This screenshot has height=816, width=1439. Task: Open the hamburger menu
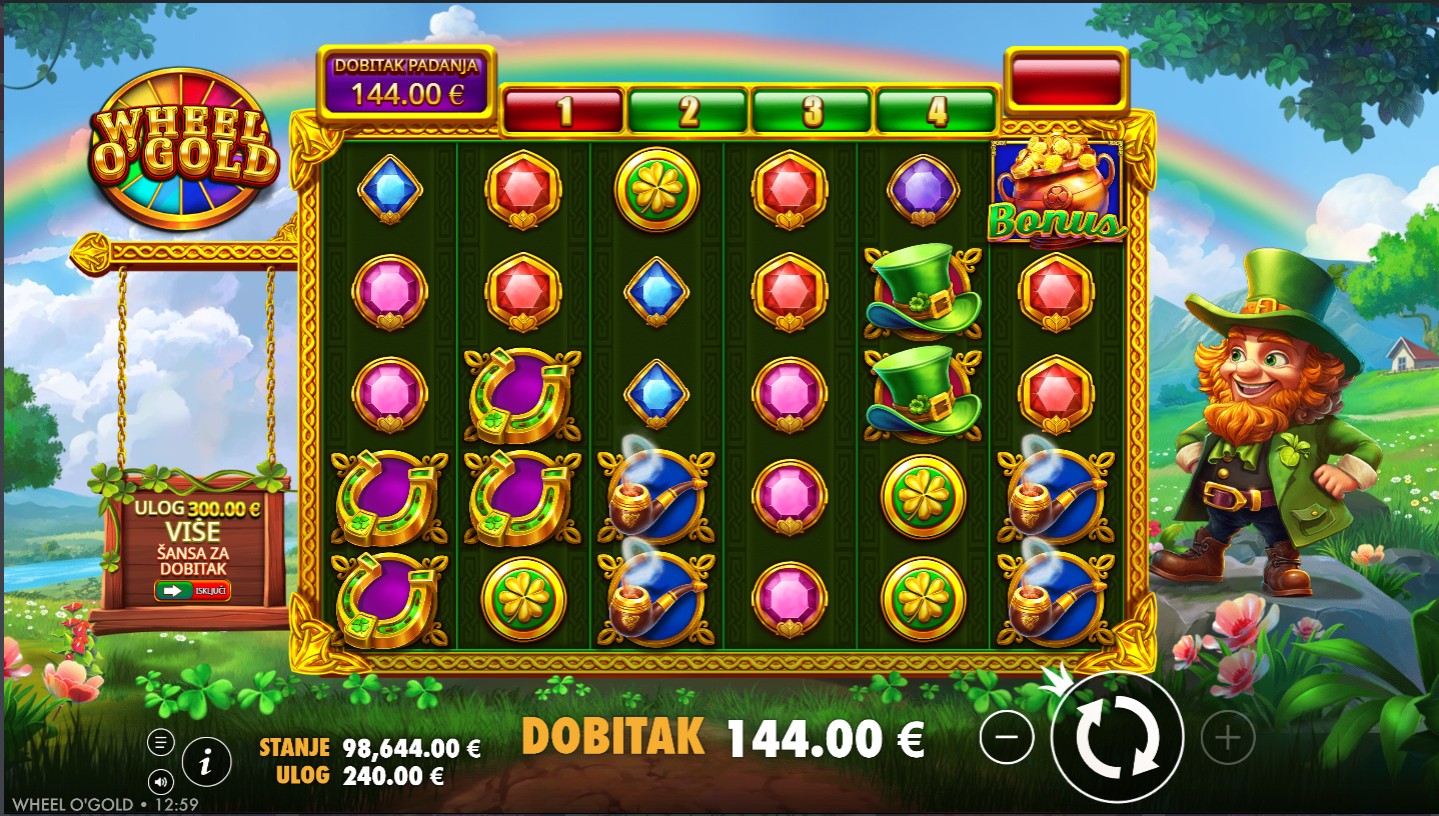(x=160, y=742)
